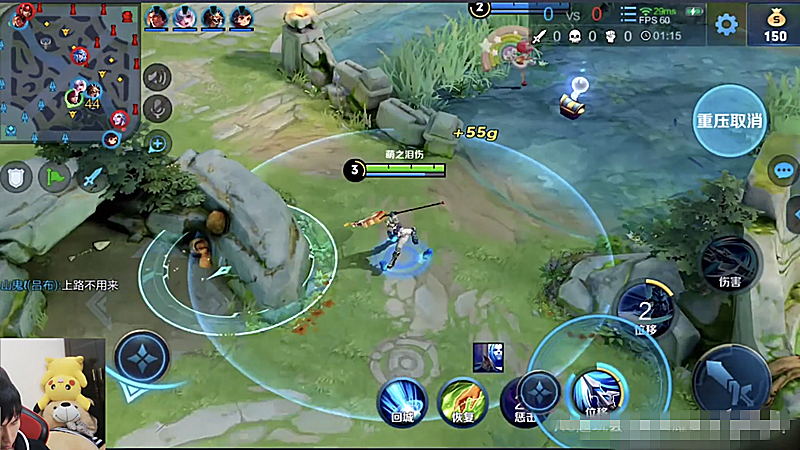Send the green flag gather signal
The image size is (800, 450).
pyautogui.click(x=54, y=178)
